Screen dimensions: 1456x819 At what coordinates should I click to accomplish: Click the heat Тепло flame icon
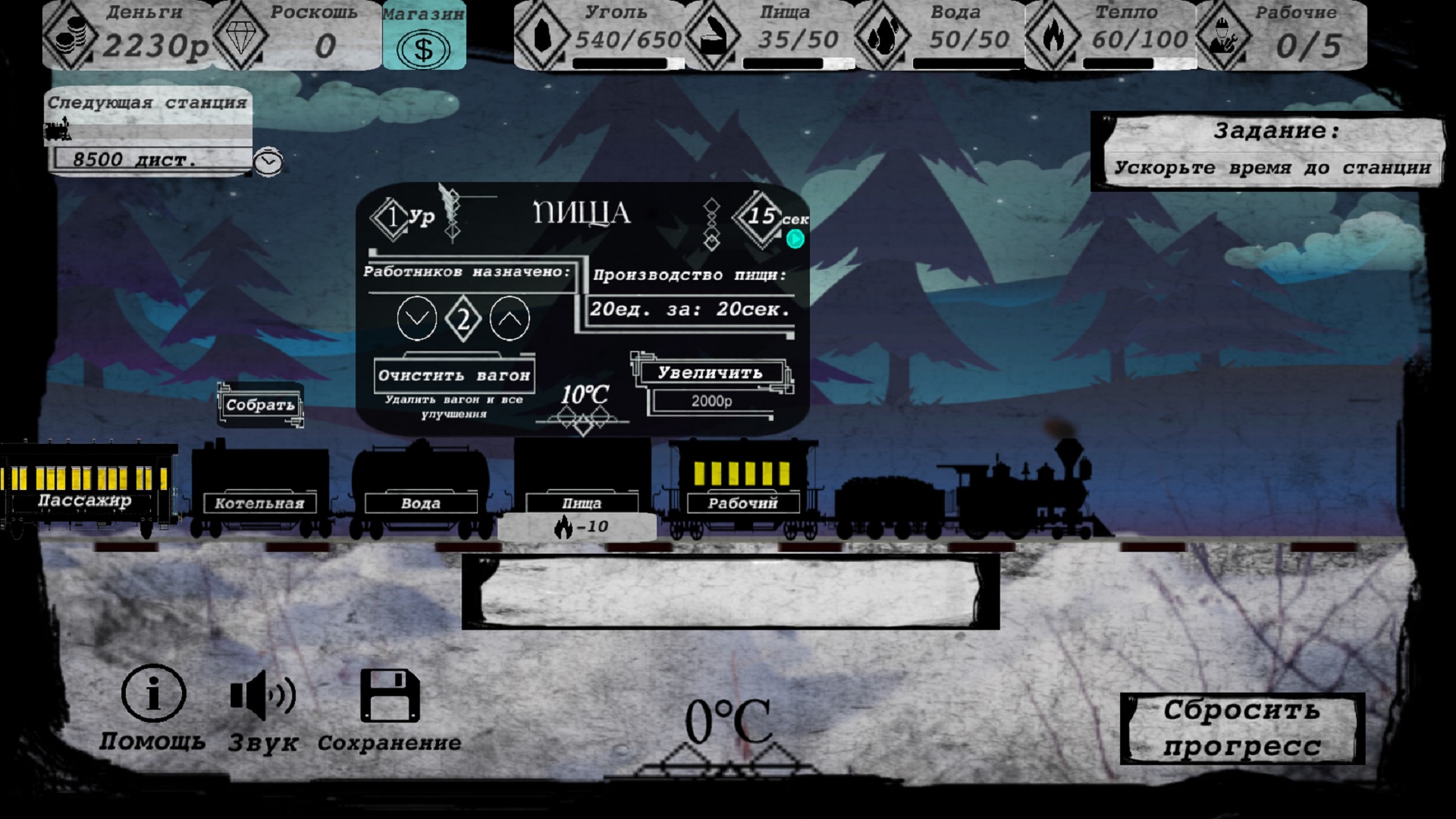[1054, 34]
